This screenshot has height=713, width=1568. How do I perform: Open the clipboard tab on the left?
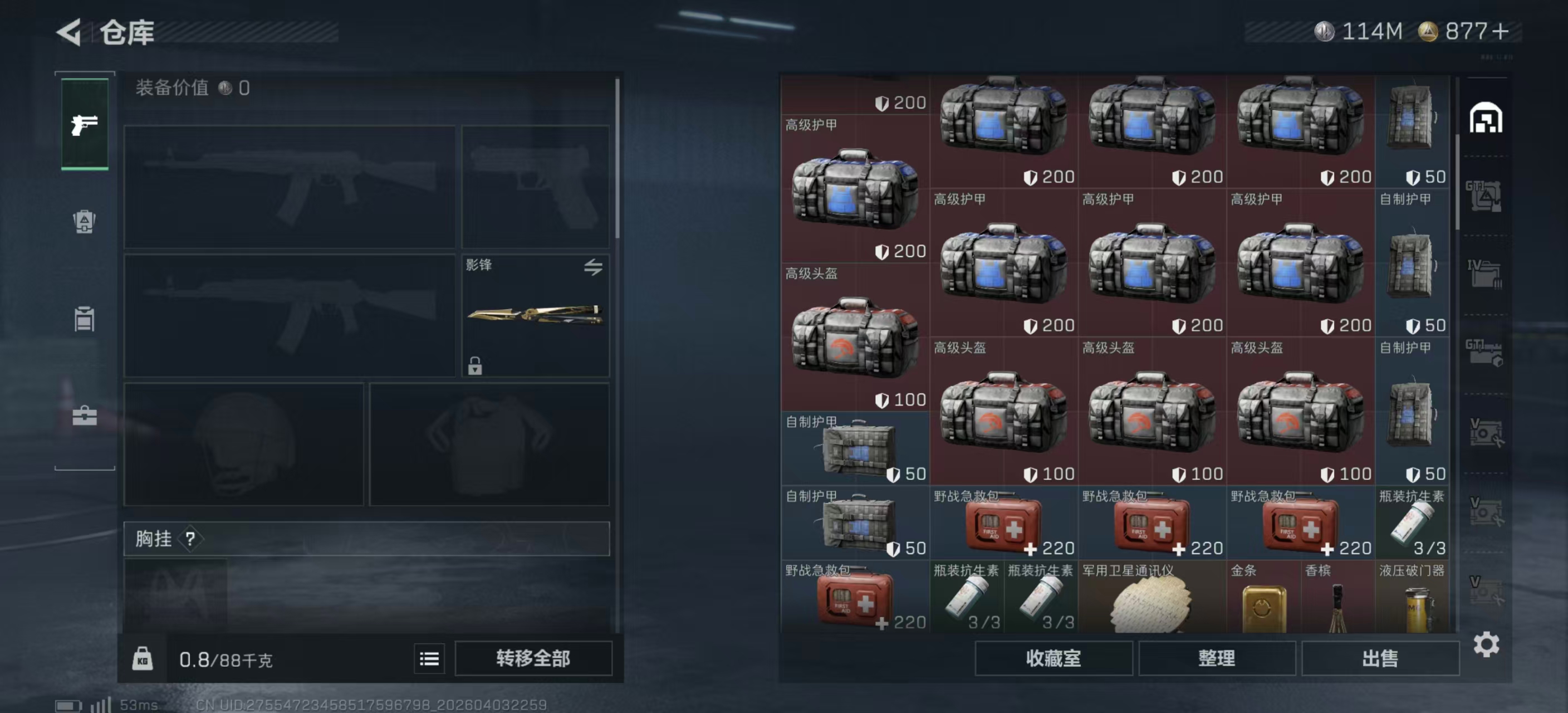pyautogui.click(x=85, y=319)
